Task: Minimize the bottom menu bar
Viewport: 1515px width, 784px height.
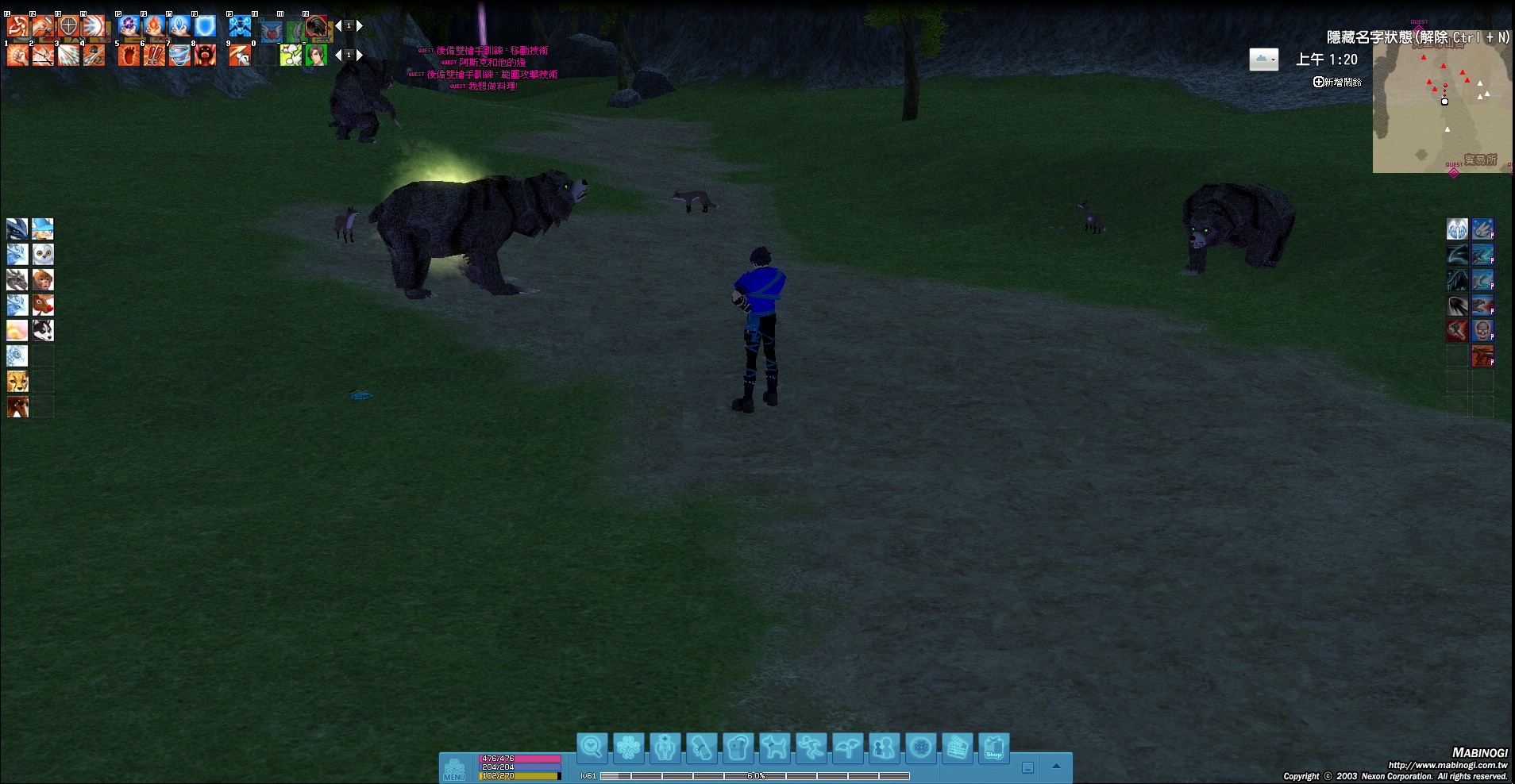Action: [1027, 768]
